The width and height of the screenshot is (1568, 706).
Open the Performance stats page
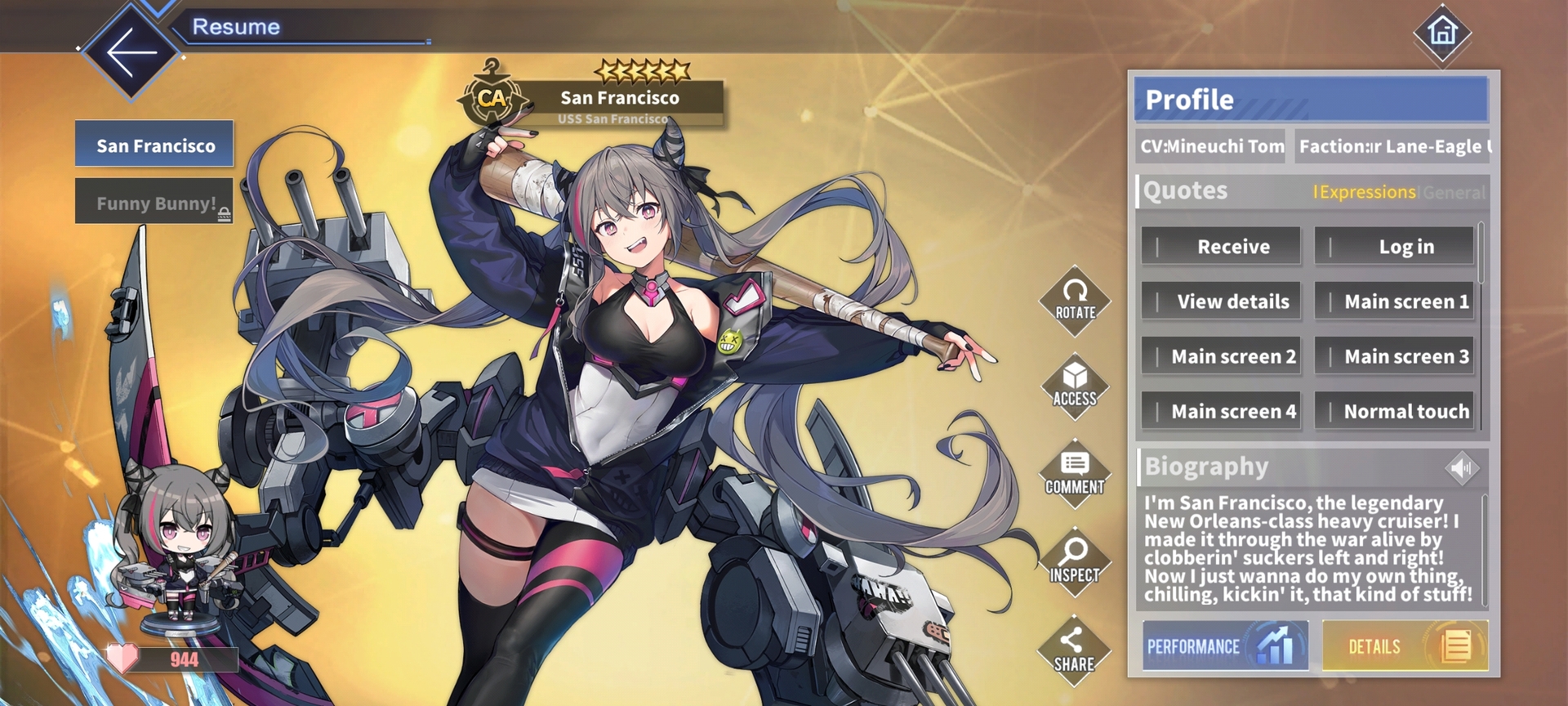1225,646
